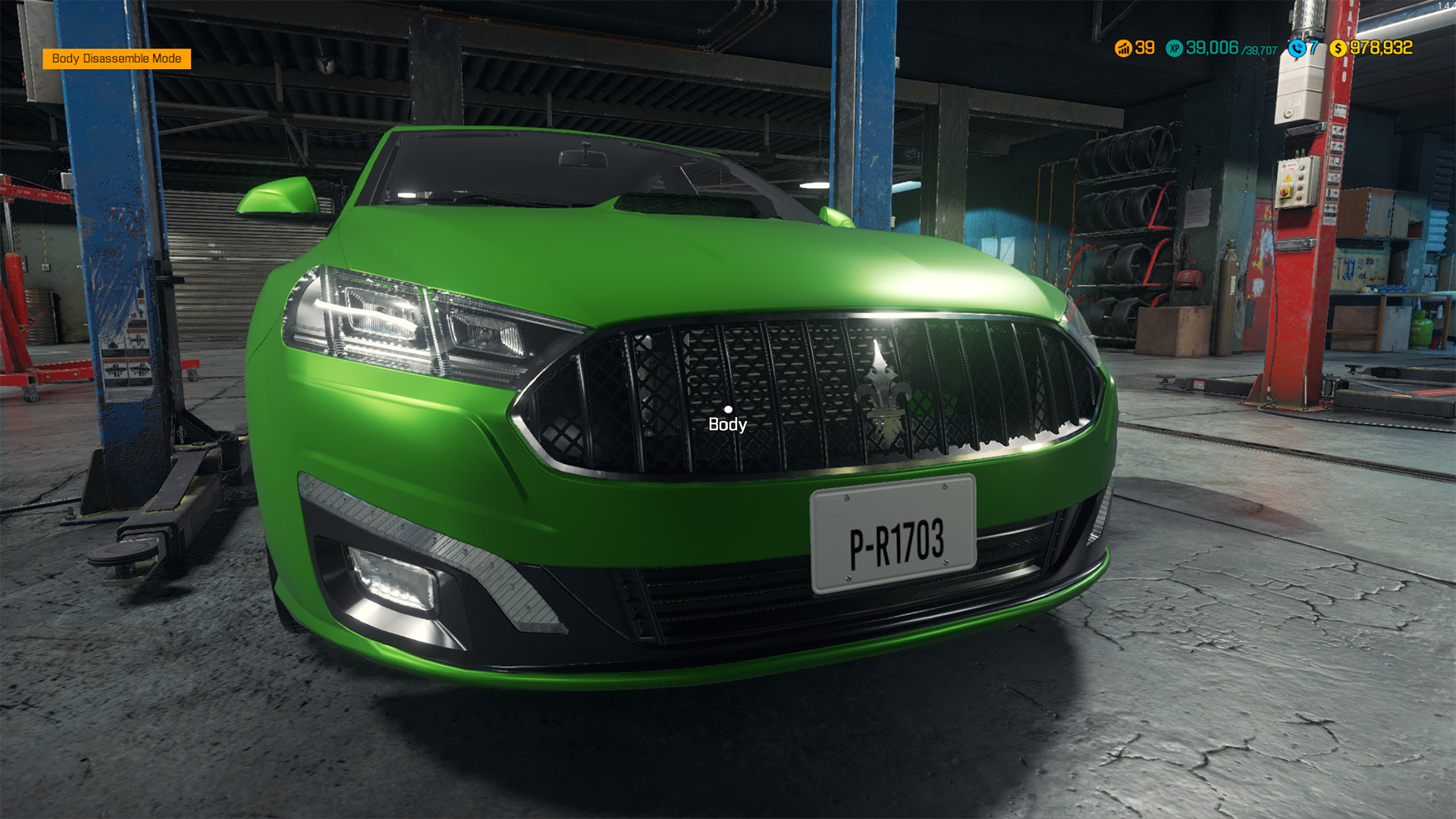Click the XP total reading 39,006
The width and height of the screenshot is (1456, 819).
pos(1213,48)
